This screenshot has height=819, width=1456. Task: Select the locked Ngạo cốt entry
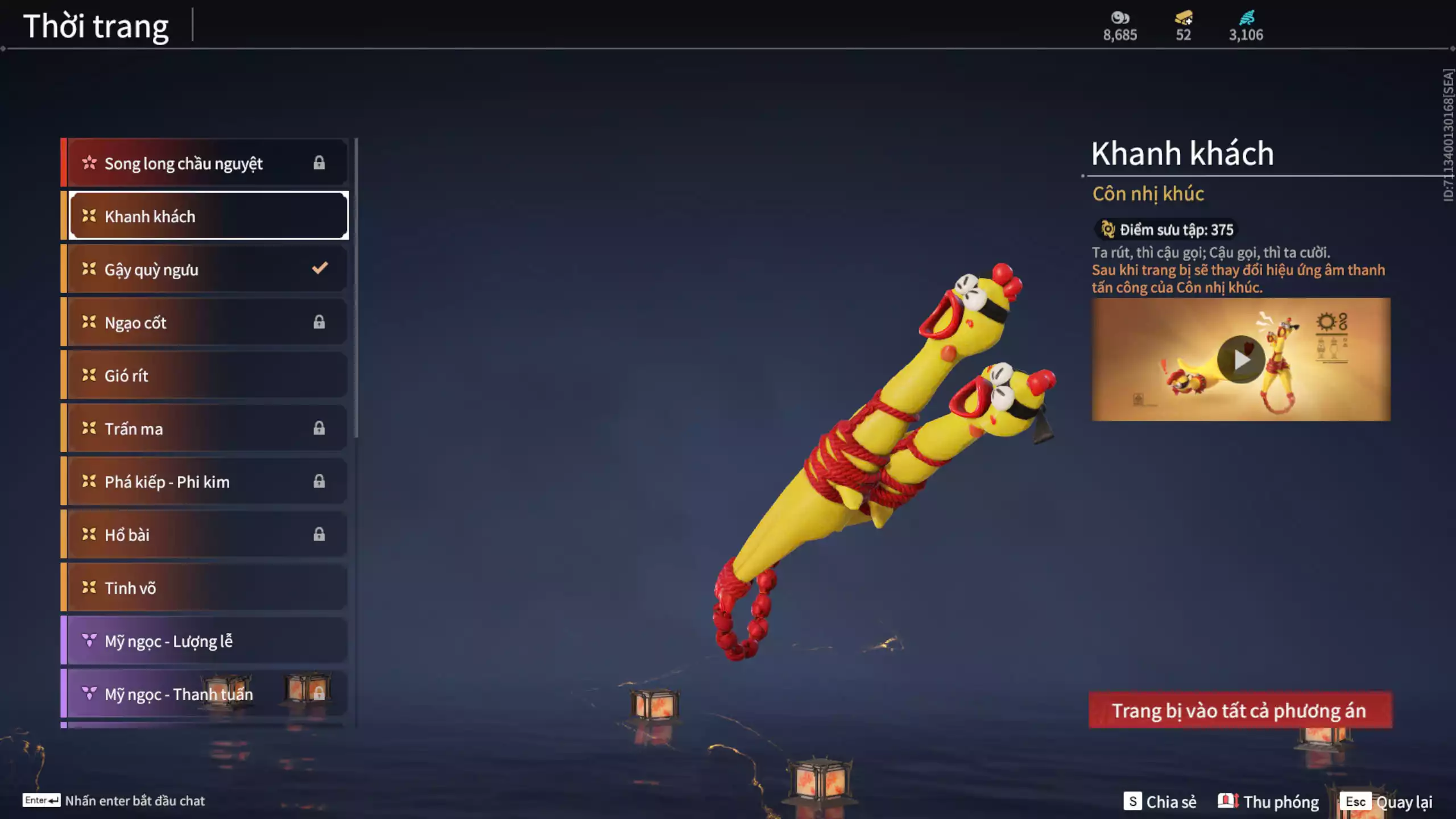[205, 322]
